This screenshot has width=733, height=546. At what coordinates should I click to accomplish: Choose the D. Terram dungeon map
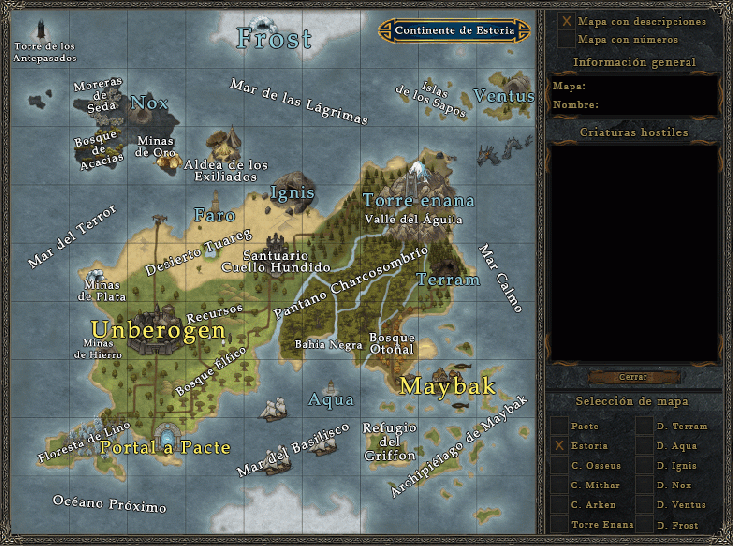point(645,426)
